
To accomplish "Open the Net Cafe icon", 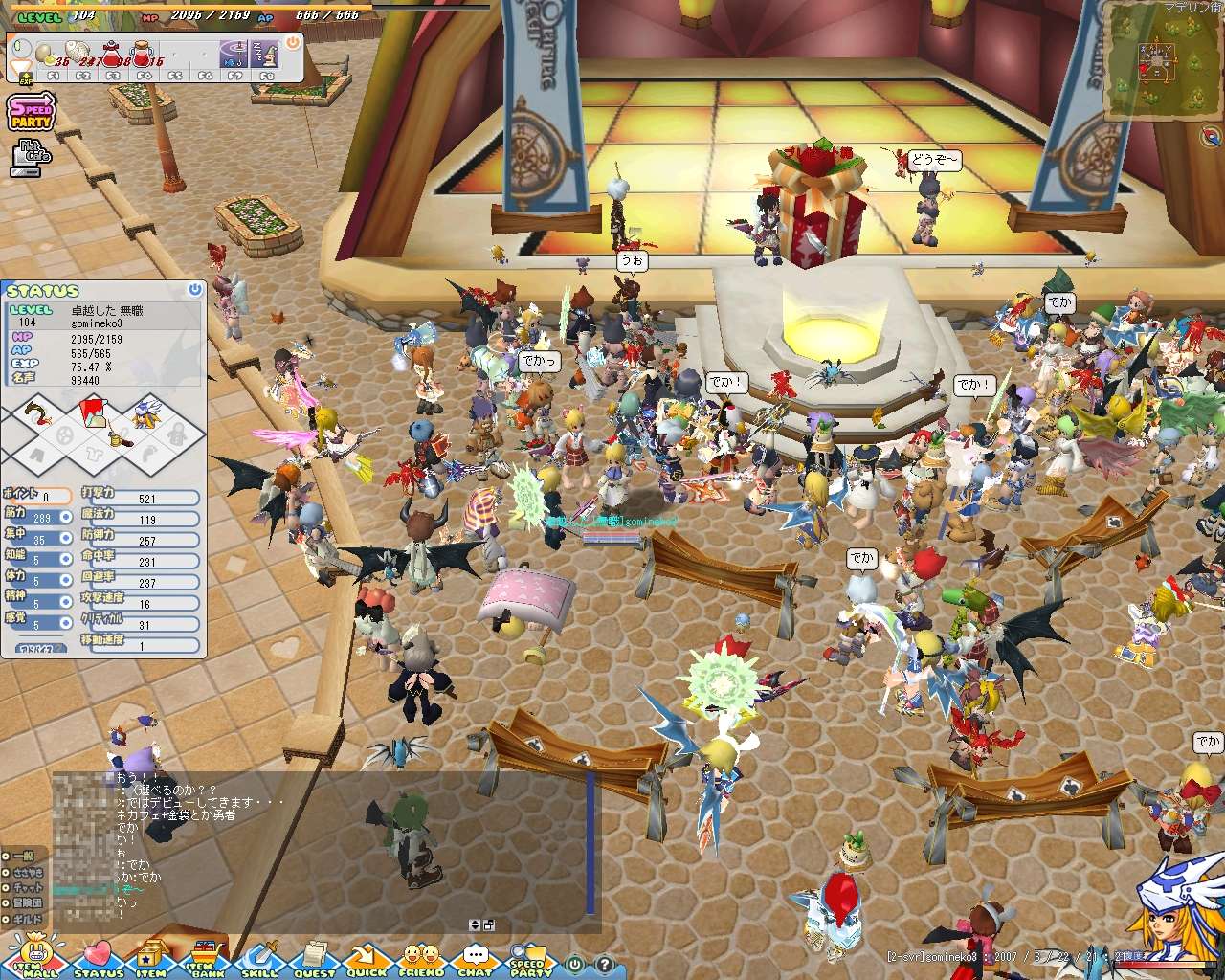I will pyautogui.click(x=31, y=158).
